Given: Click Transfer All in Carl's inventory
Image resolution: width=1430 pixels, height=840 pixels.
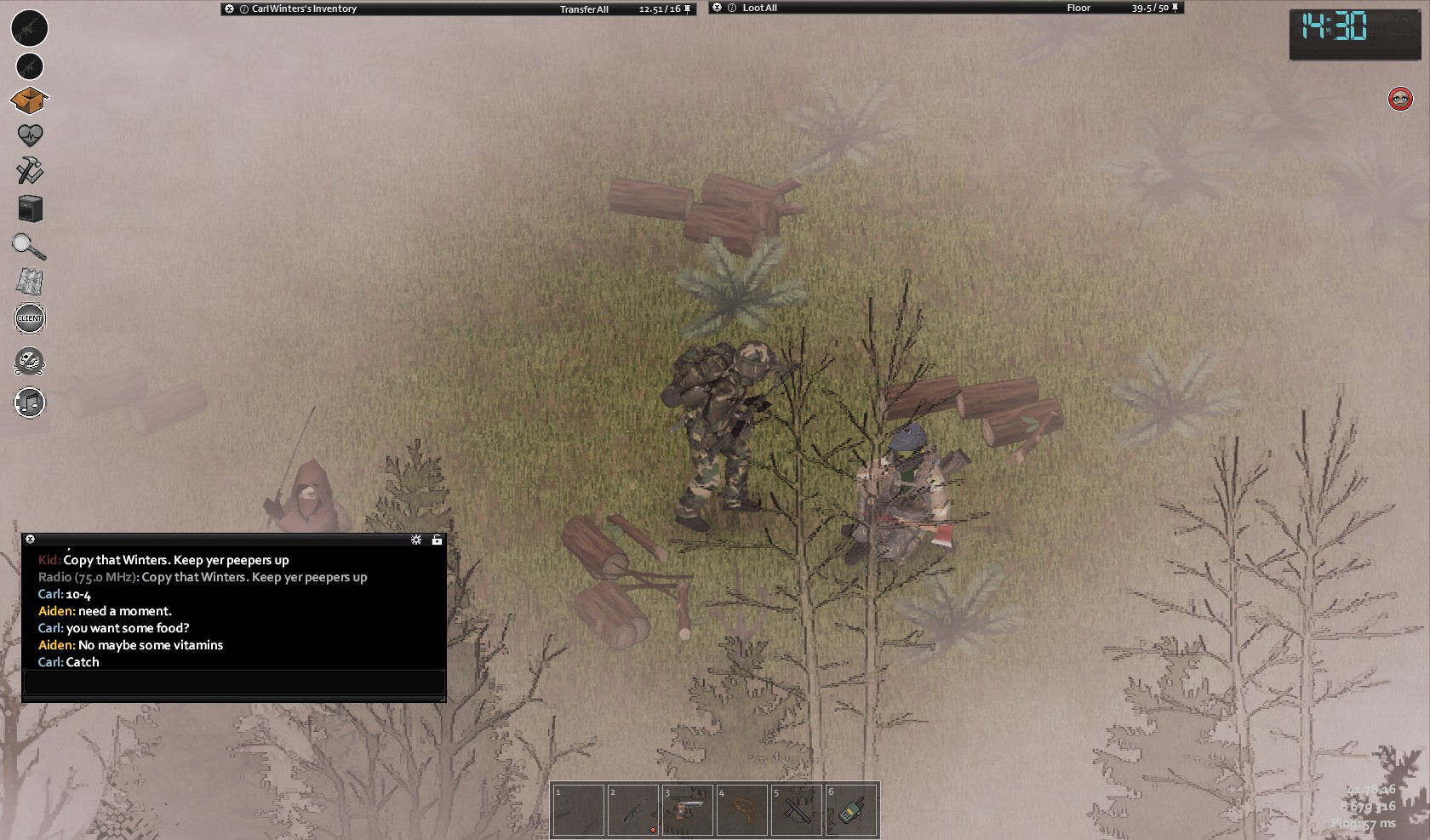Looking at the screenshot, I should 584,9.
